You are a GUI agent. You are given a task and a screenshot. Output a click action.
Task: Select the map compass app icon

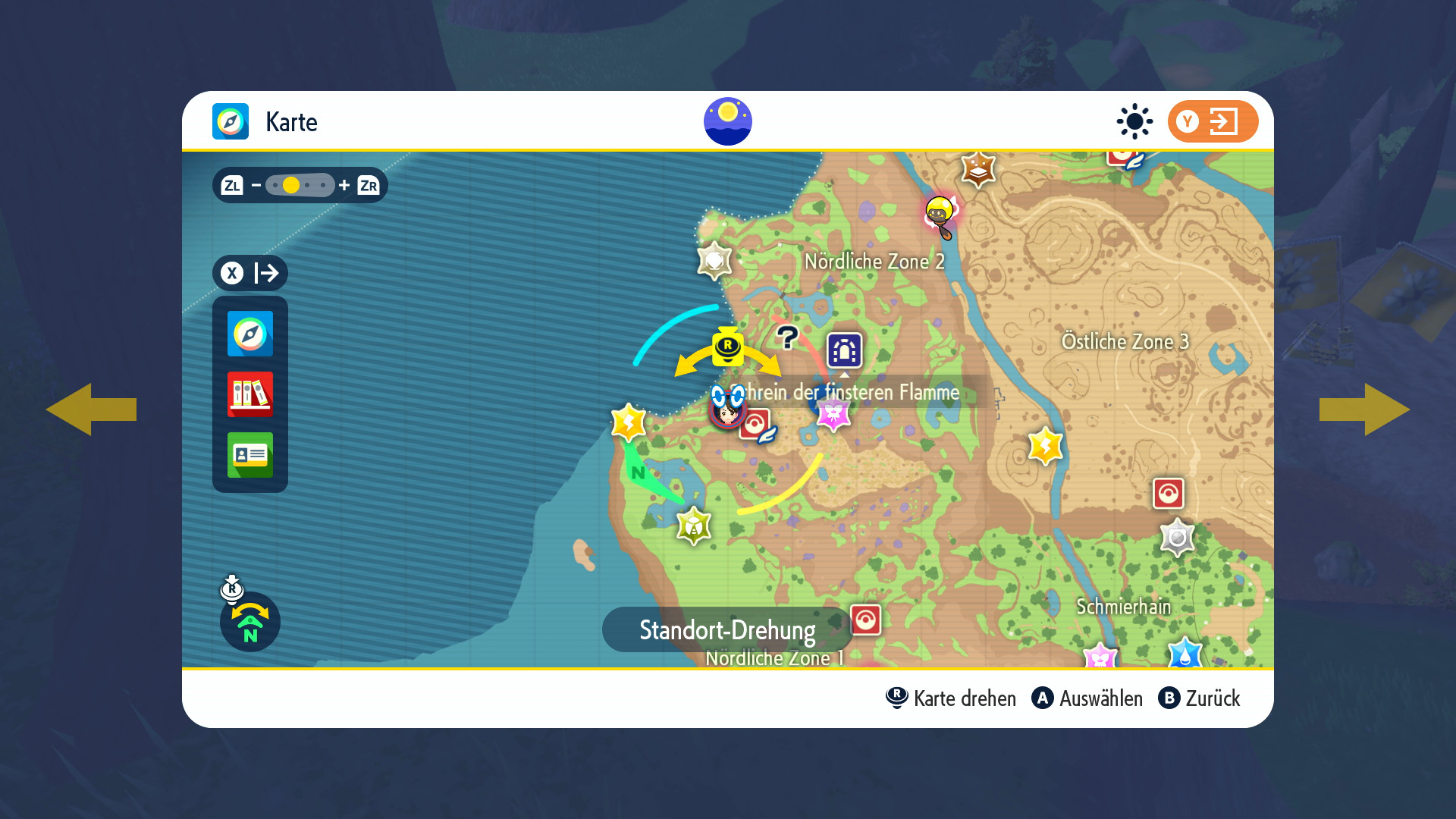(x=250, y=334)
